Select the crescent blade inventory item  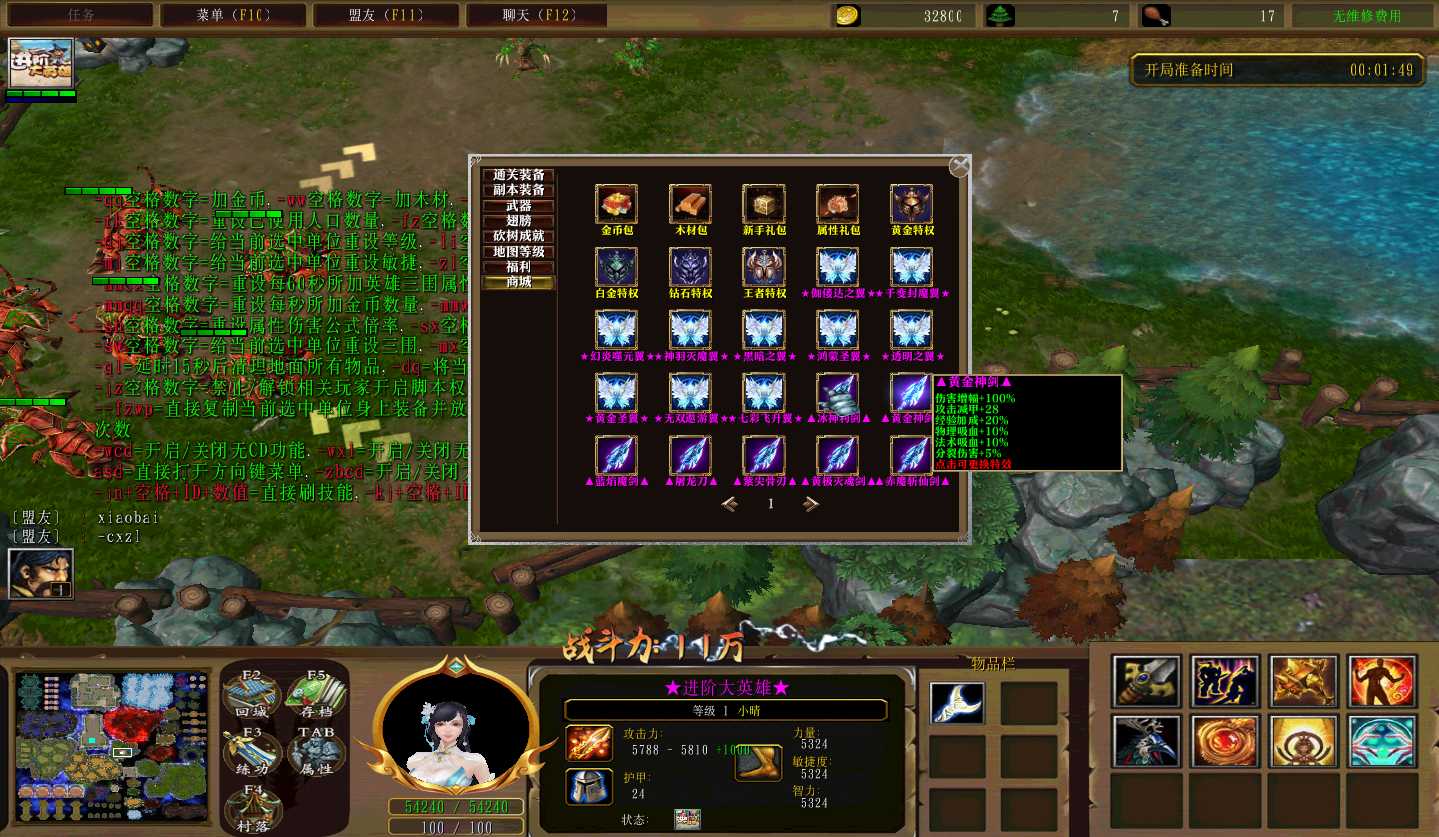pyautogui.click(x=956, y=702)
